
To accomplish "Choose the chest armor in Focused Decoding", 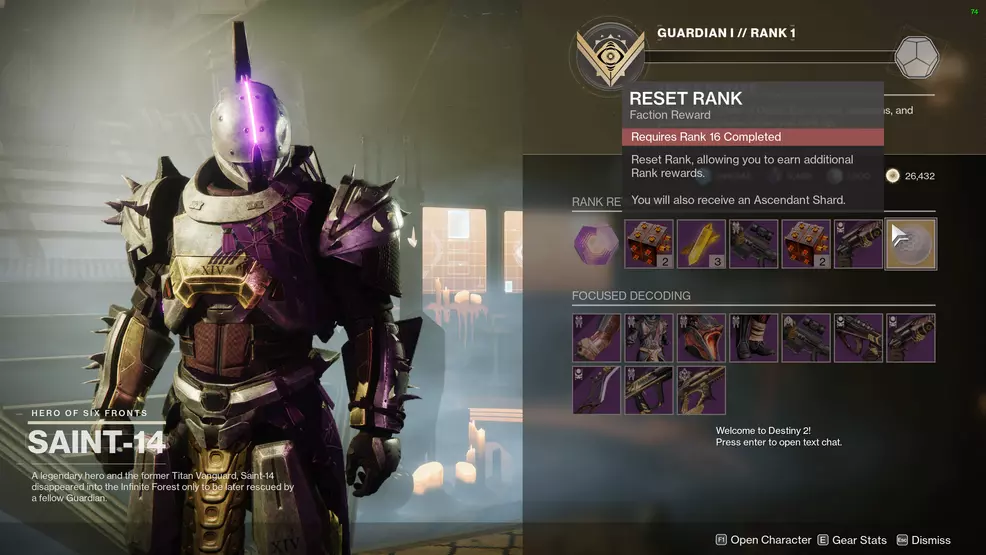I will [x=649, y=337].
